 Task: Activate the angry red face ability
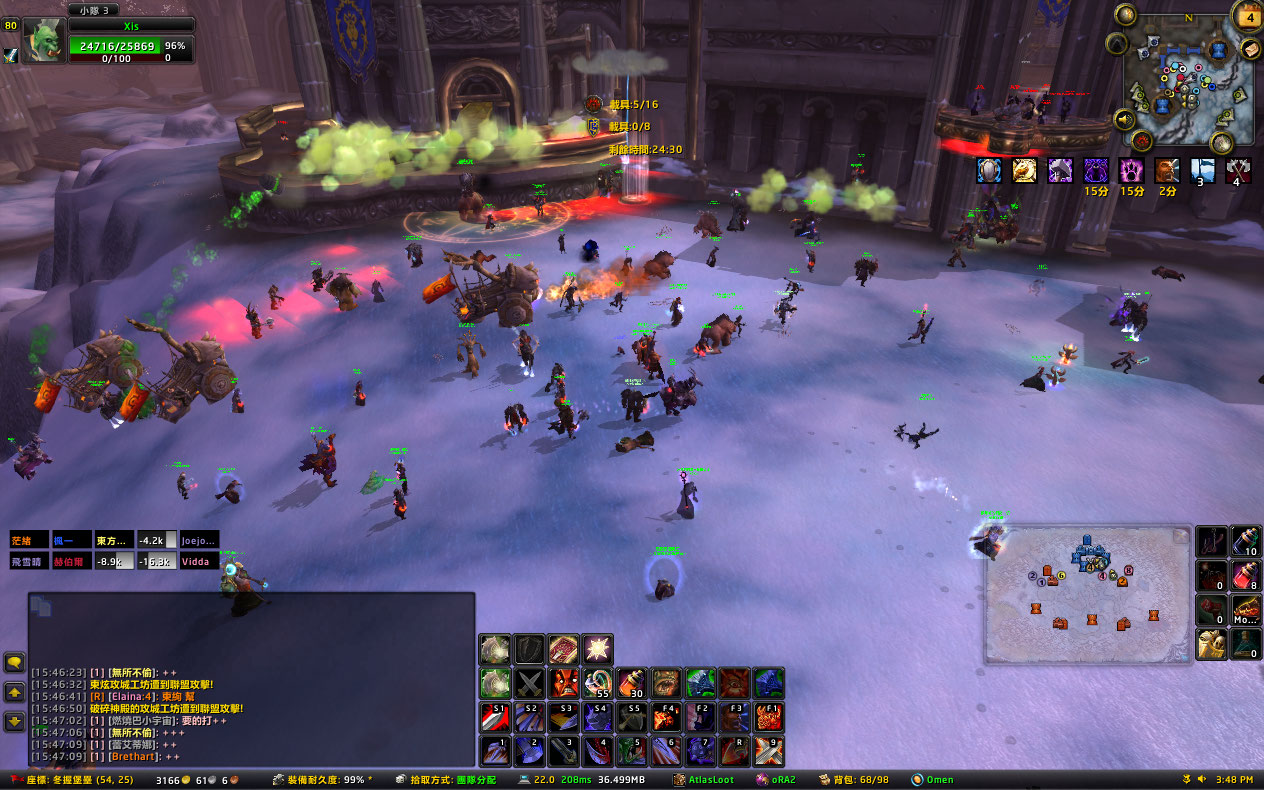coord(564,683)
